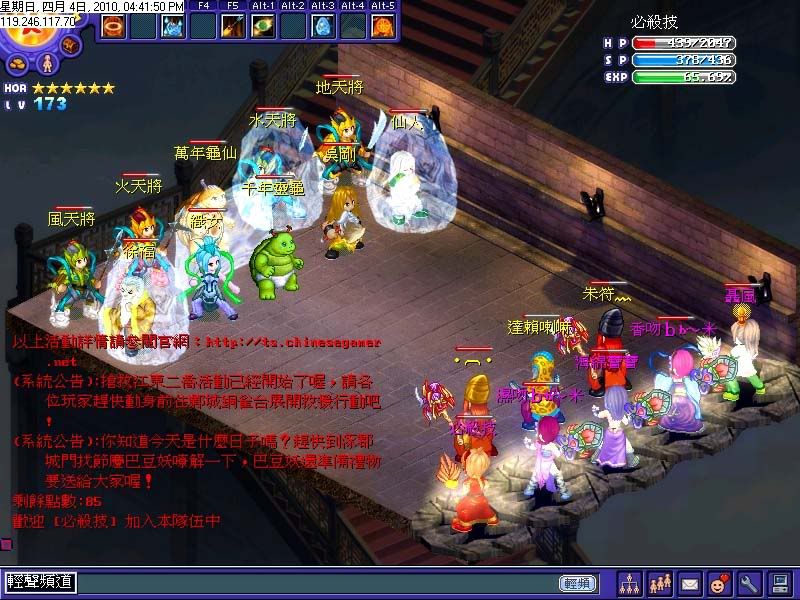The height and width of the screenshot is (600, 800).
Task: Open the wrench settings menu
Action: (x=750, y=582)
